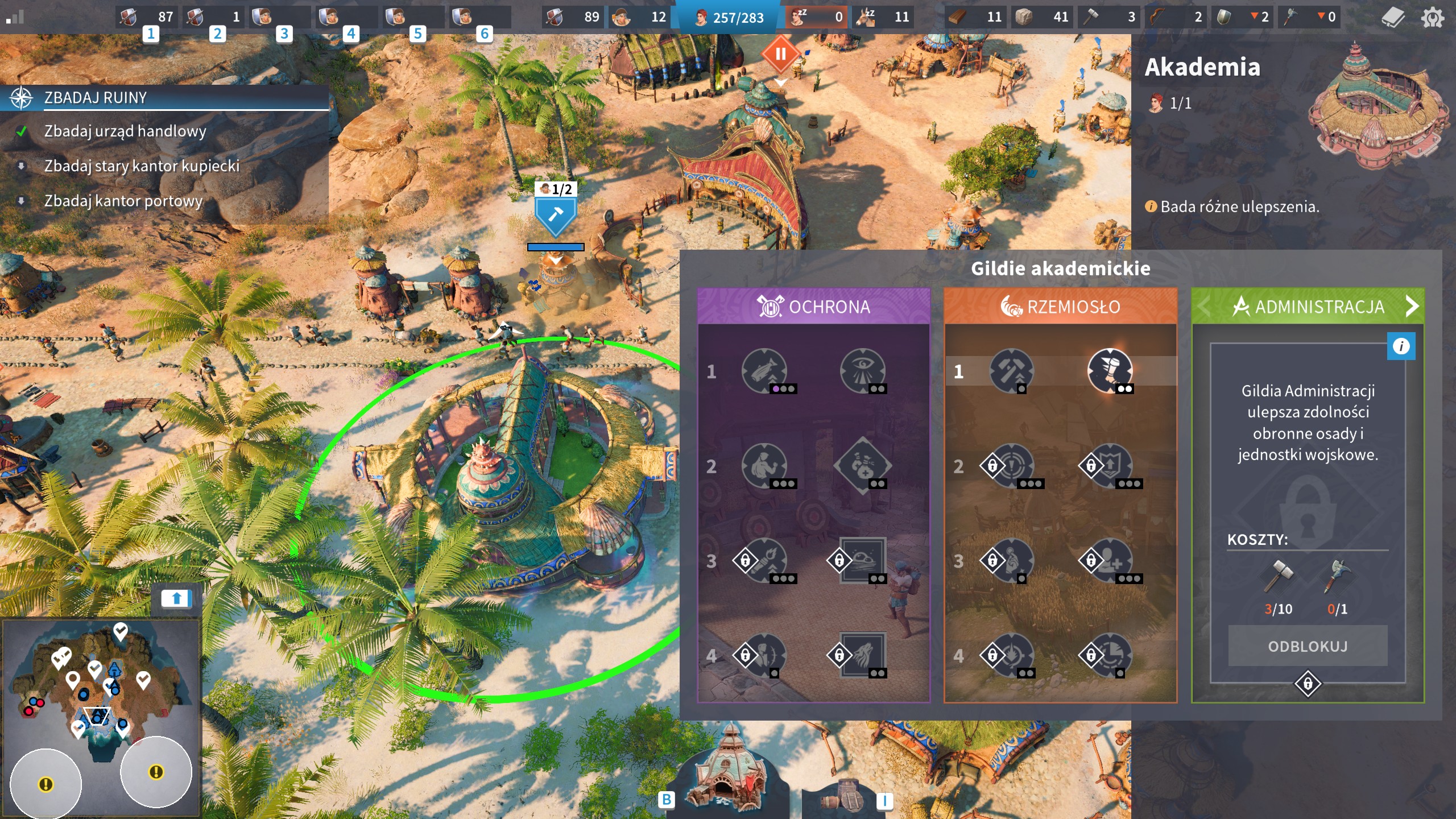Viewport: 1456px width, 819px height.
Task: Click the construction hammer marker 1/2
Action: coord(555,214)
